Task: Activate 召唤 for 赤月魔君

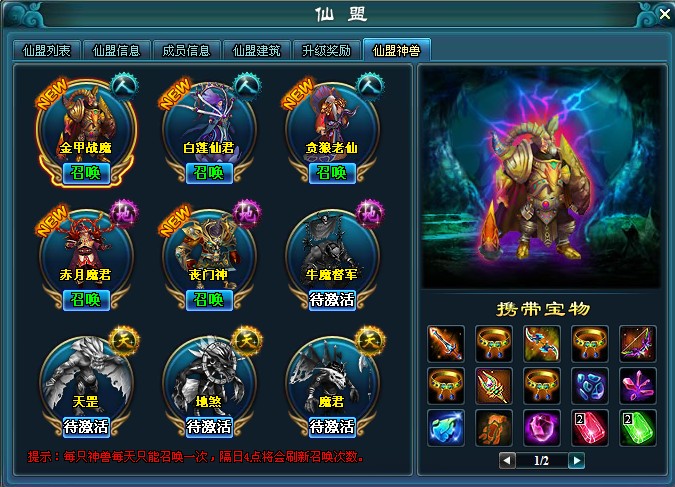Action: click(85, 299)
